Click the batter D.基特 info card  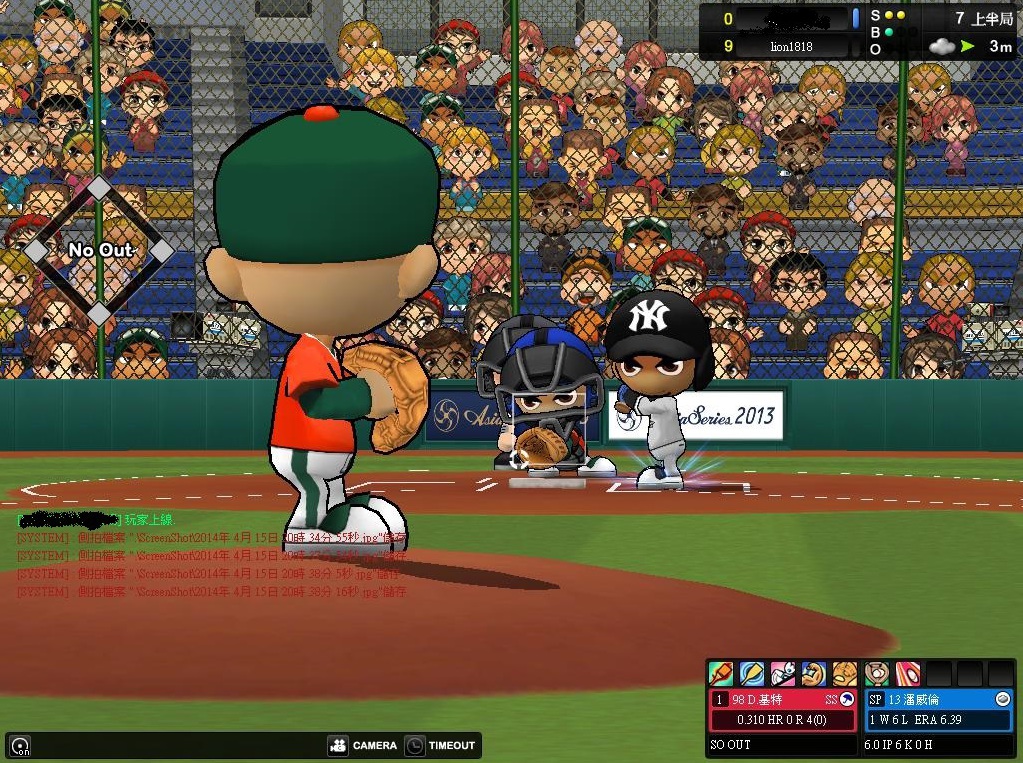click(783, 710)
